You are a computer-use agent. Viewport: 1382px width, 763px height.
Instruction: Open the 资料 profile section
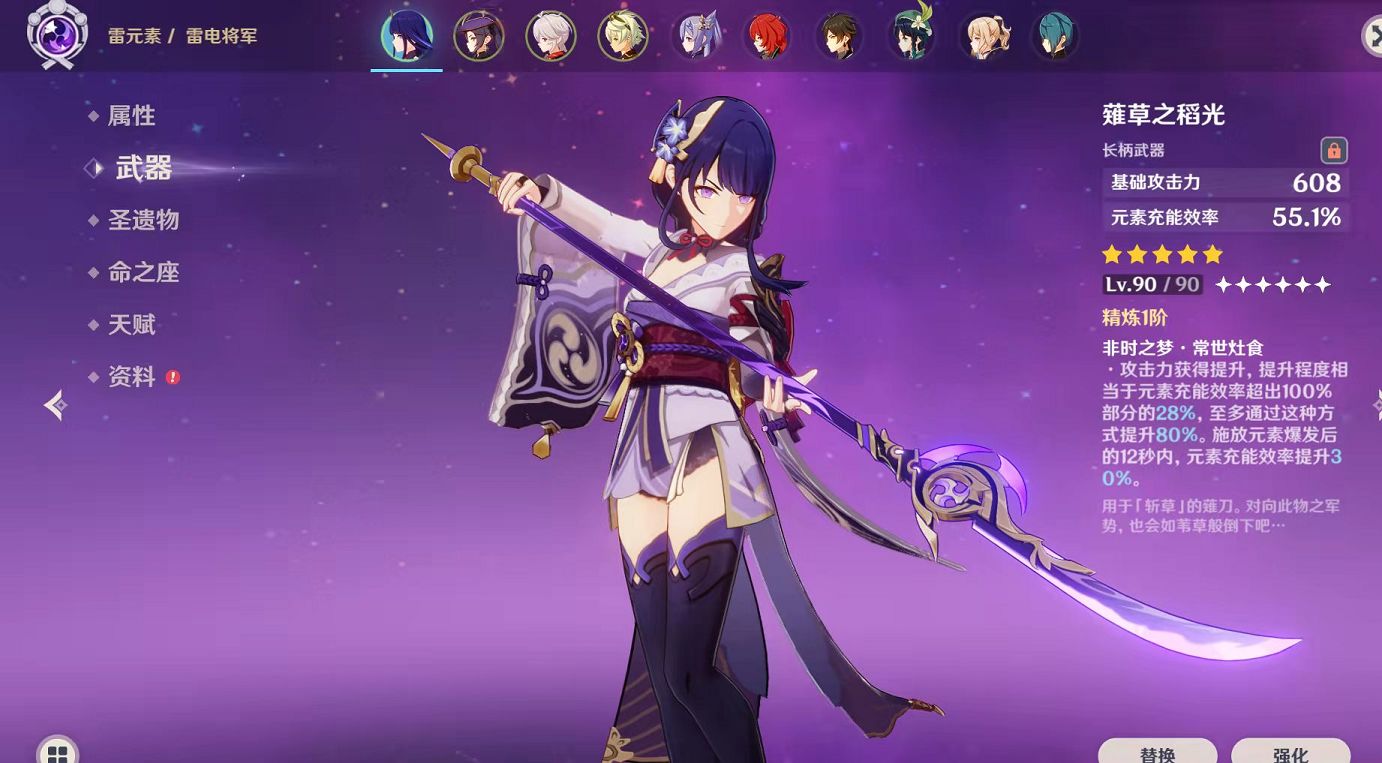[131, 376]
